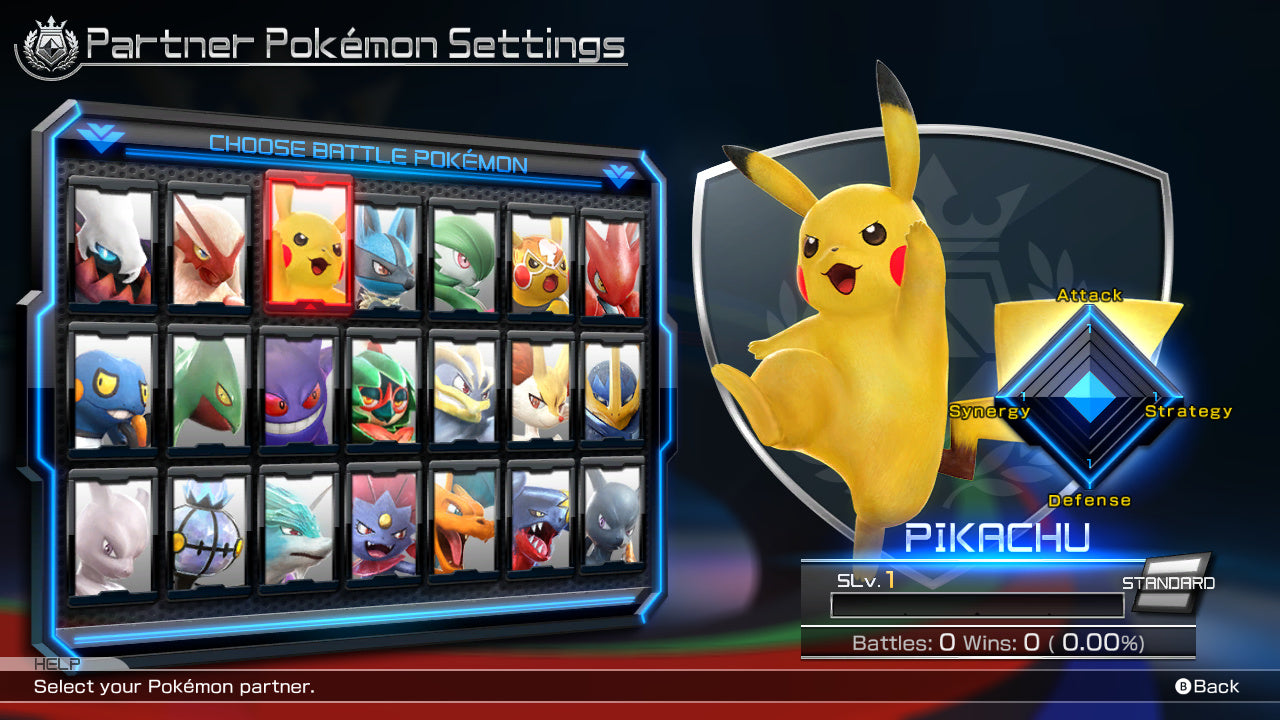Click the Choose Battle Pokémon header
Viewport: 1280px width, 720px height.
(370, 146)
